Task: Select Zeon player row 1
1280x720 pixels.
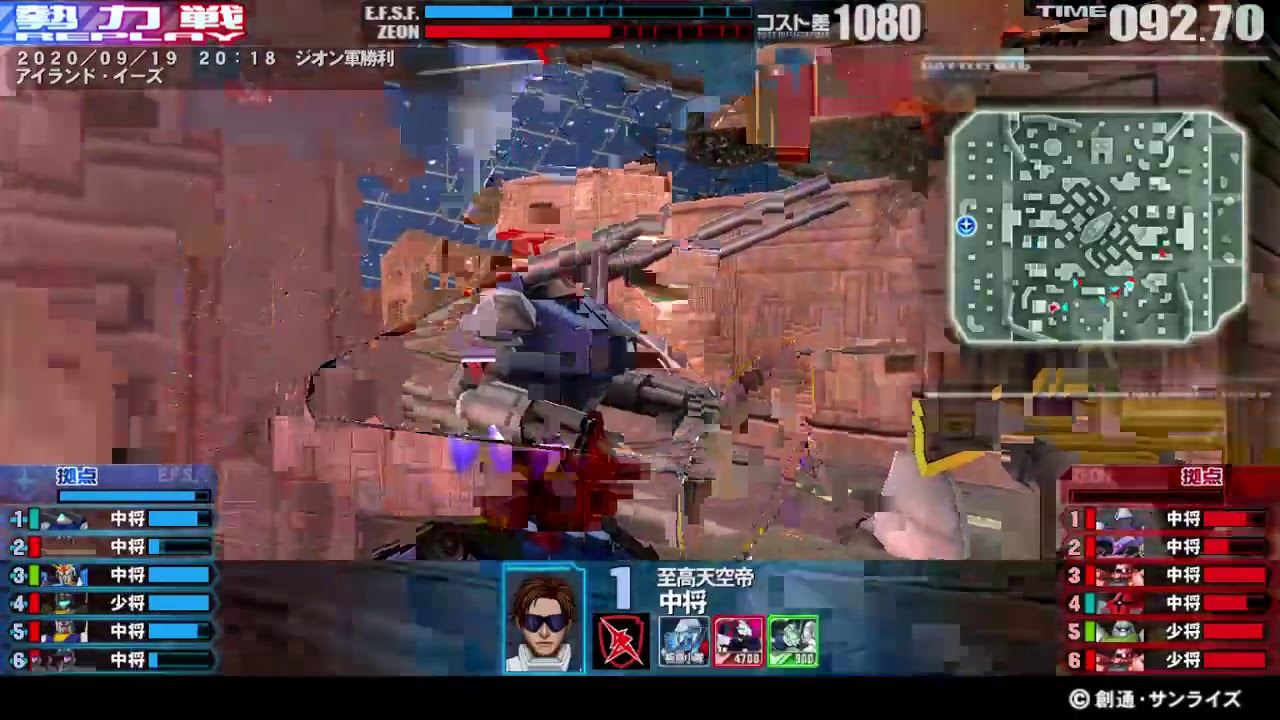Action: click(x=1168, y=519)
